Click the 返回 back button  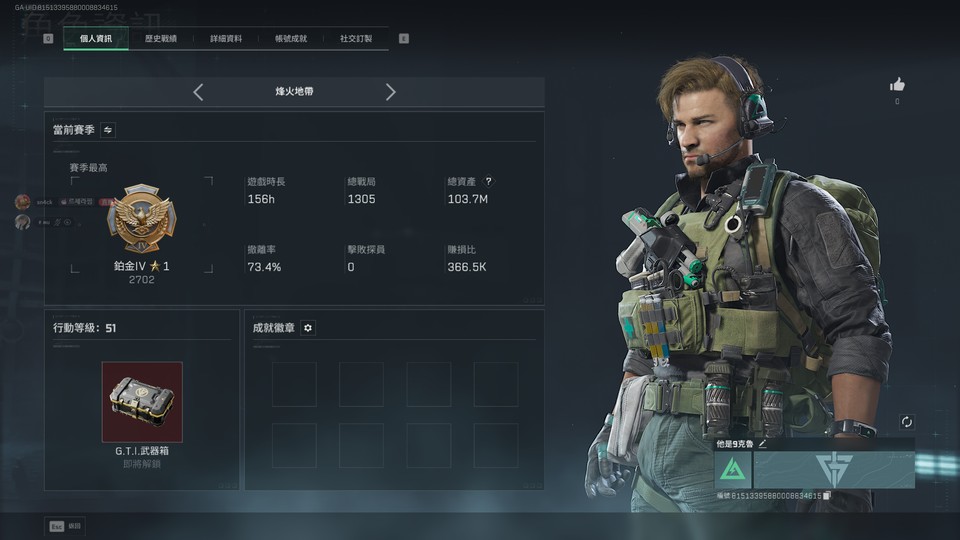click(x=65, y=526)
